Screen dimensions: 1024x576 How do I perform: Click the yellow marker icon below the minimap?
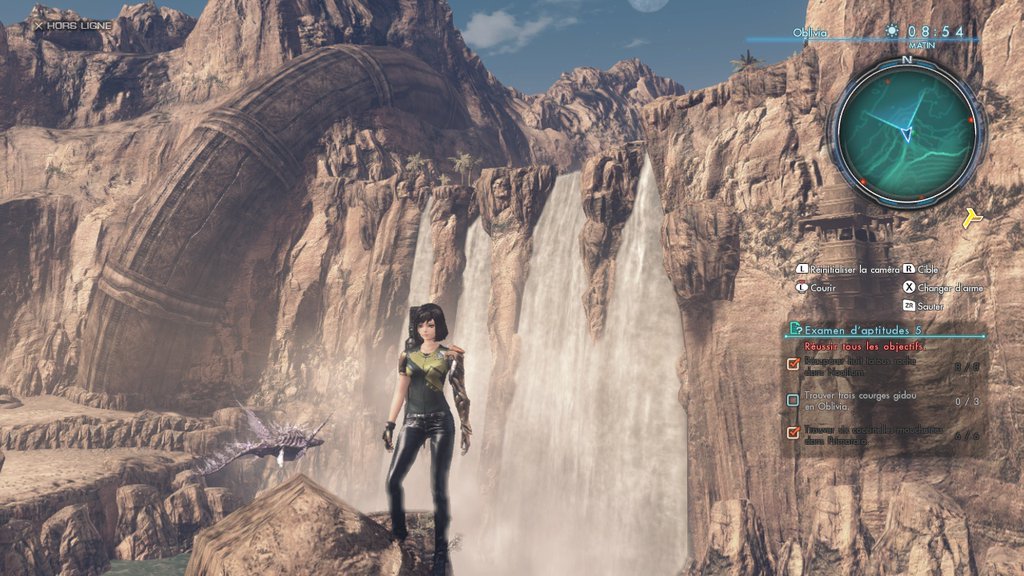coord(972,219)
